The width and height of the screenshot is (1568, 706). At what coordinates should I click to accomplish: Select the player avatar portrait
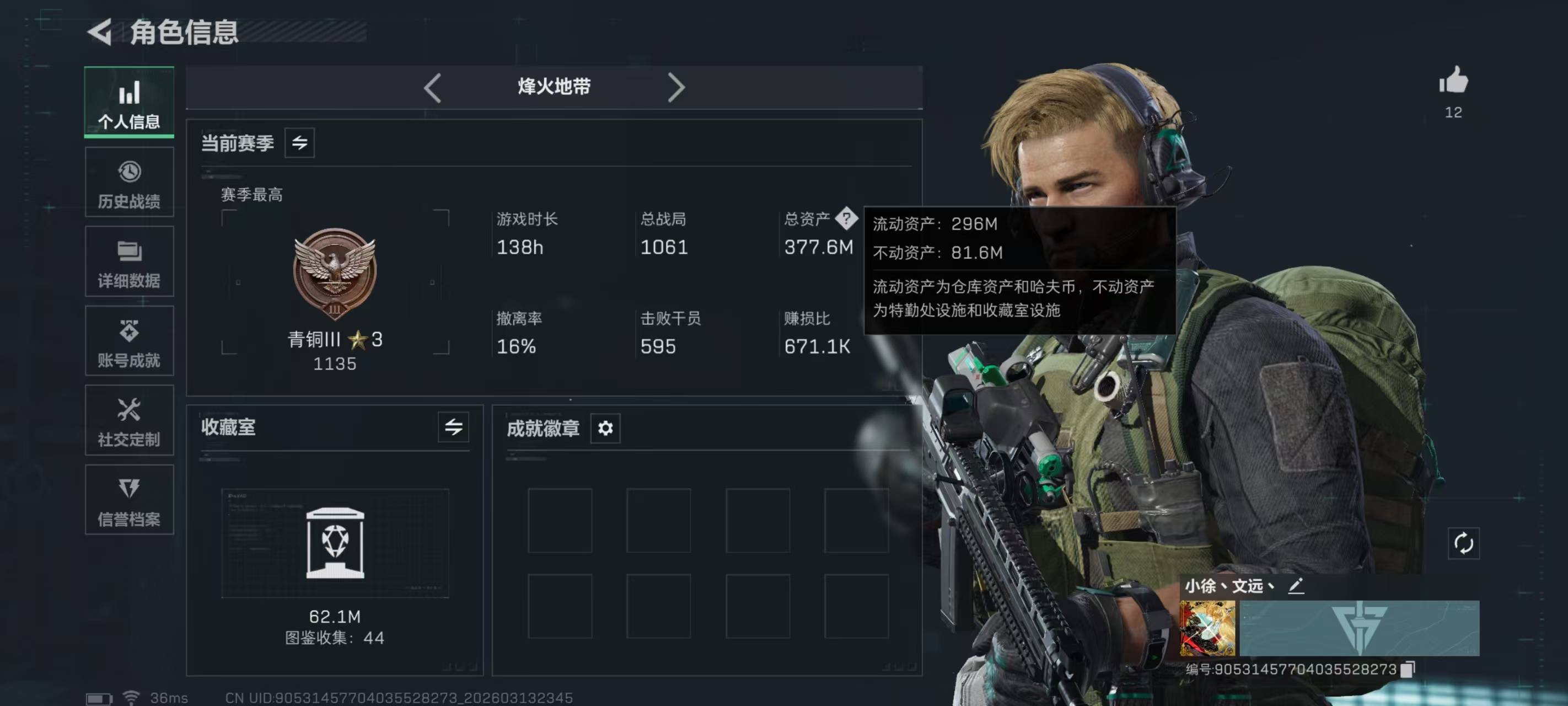tap(1207, 628)
